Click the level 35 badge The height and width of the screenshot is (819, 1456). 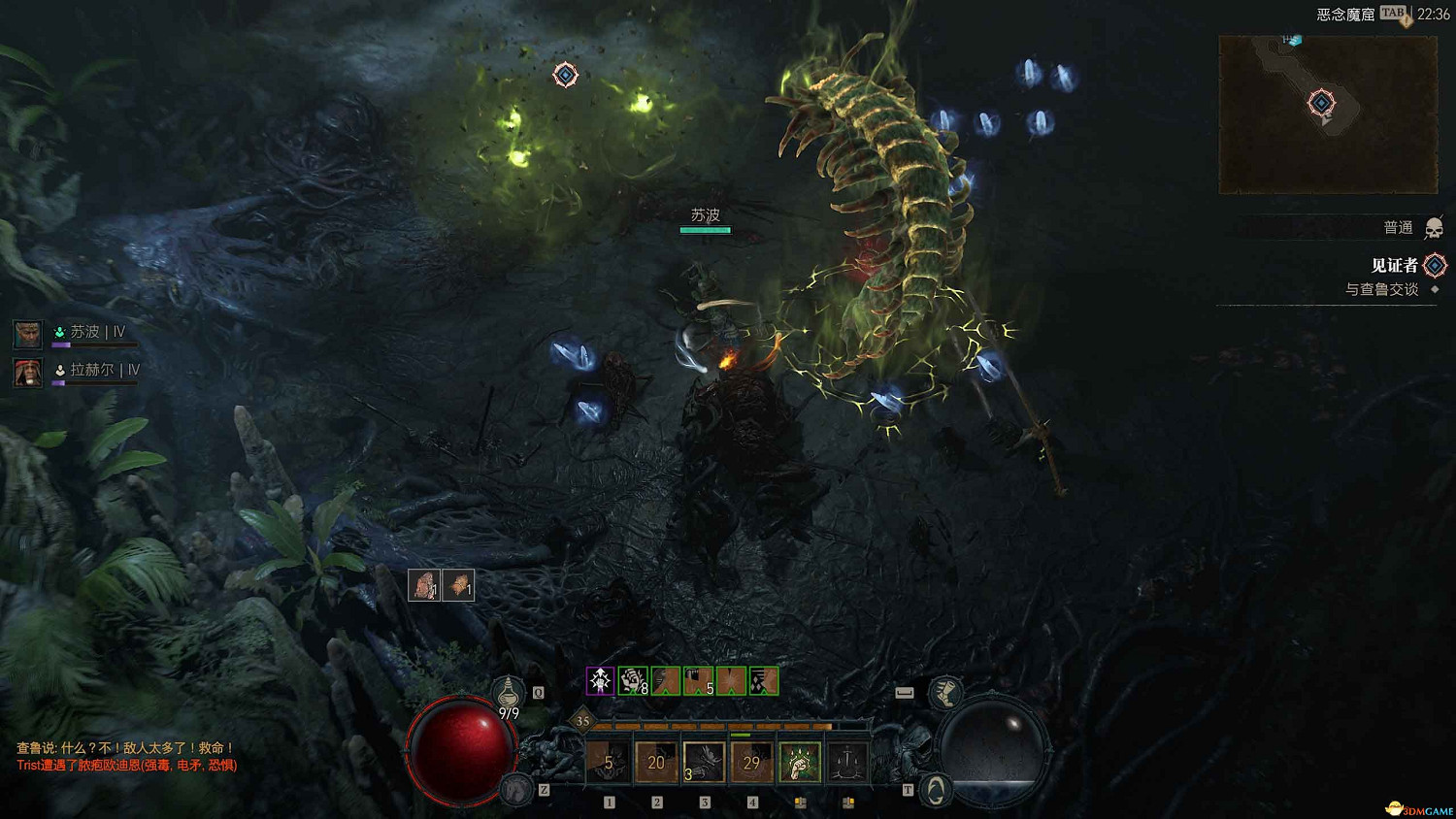[582, 720]
